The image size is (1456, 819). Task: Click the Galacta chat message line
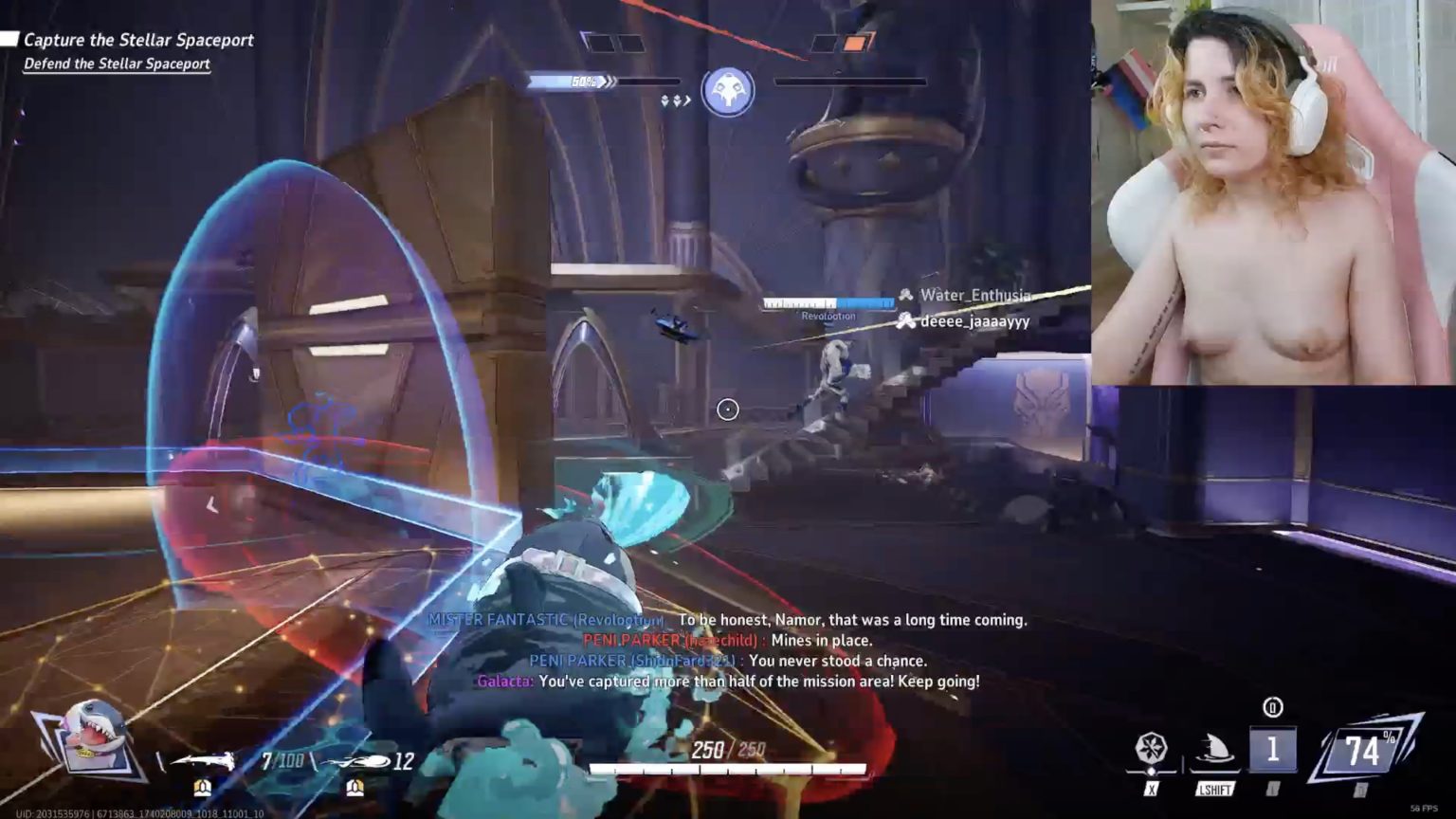[x=728, y=682]
